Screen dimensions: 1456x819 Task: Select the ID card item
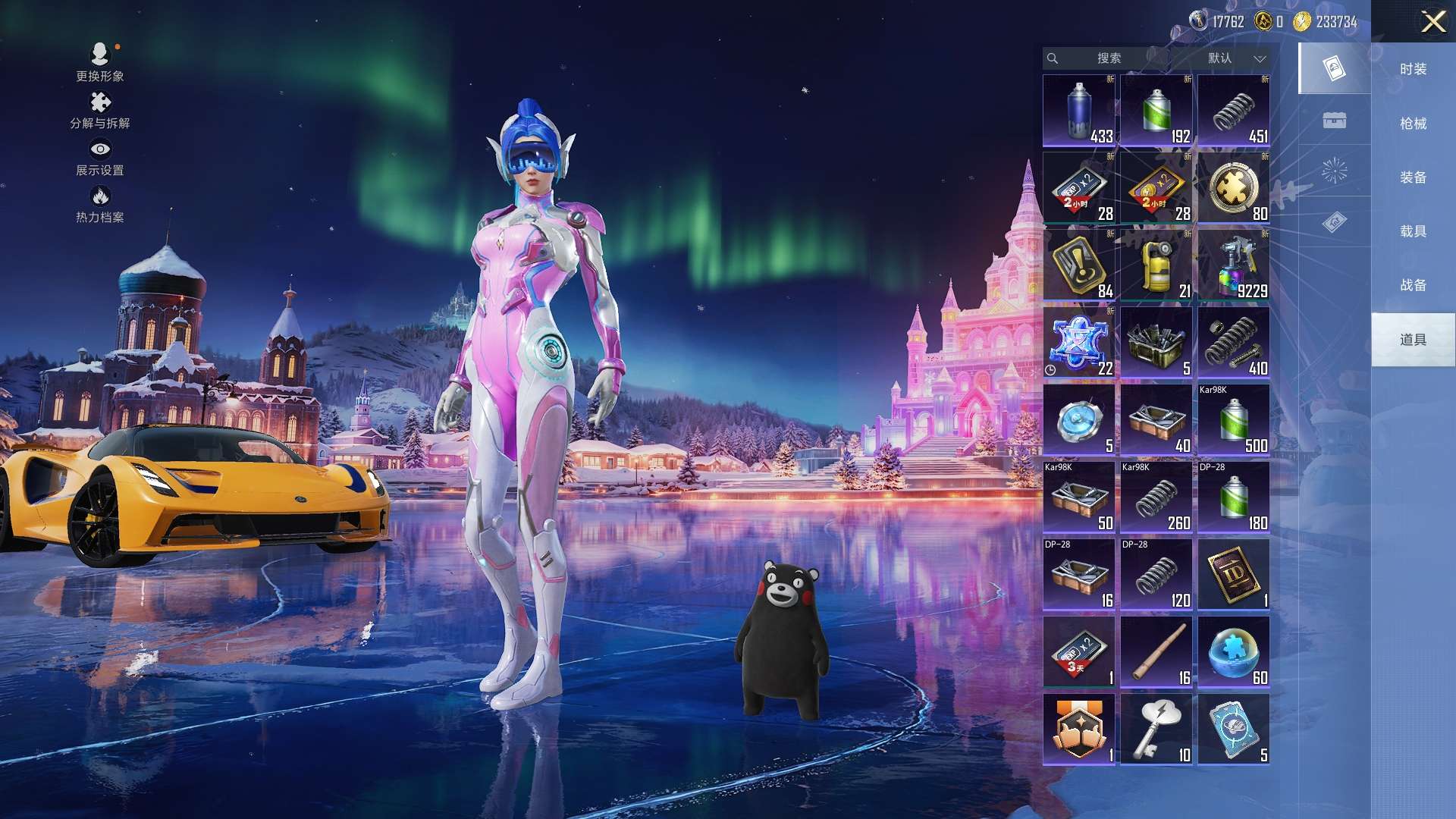[1233, 575]
